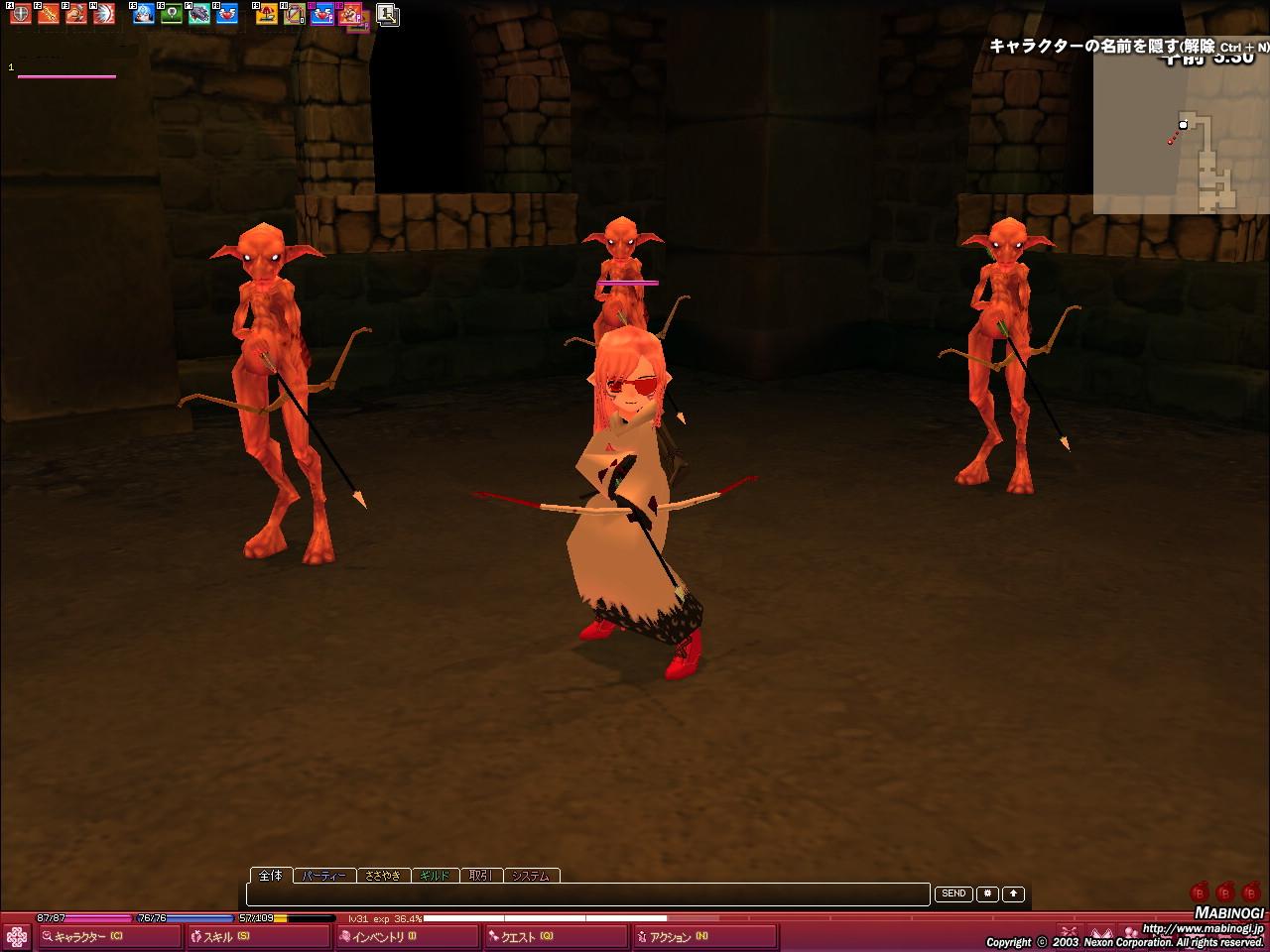Open the キャラクター (Character) window
Viewport: 1270px width, 952px height.
tap(91, 936)
